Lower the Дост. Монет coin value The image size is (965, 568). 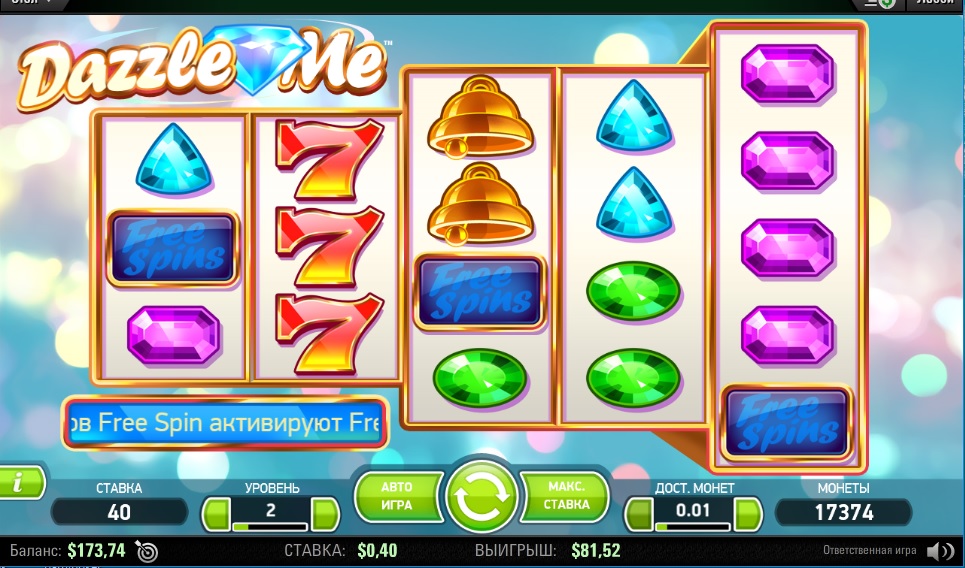(x=640, y=514)
